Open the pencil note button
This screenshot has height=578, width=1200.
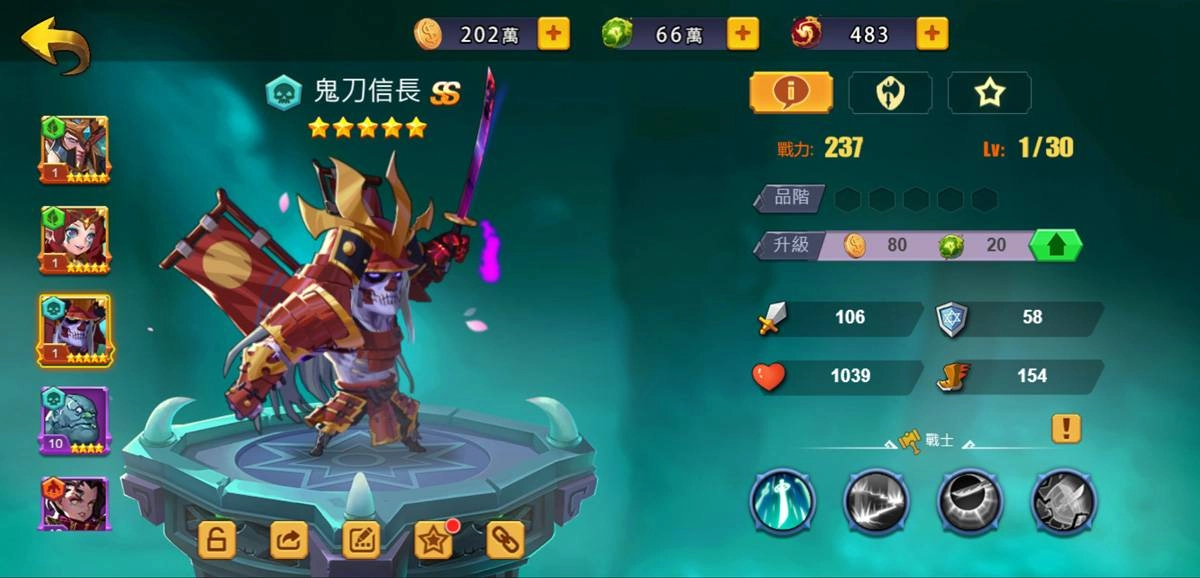[x=361, y=540]
